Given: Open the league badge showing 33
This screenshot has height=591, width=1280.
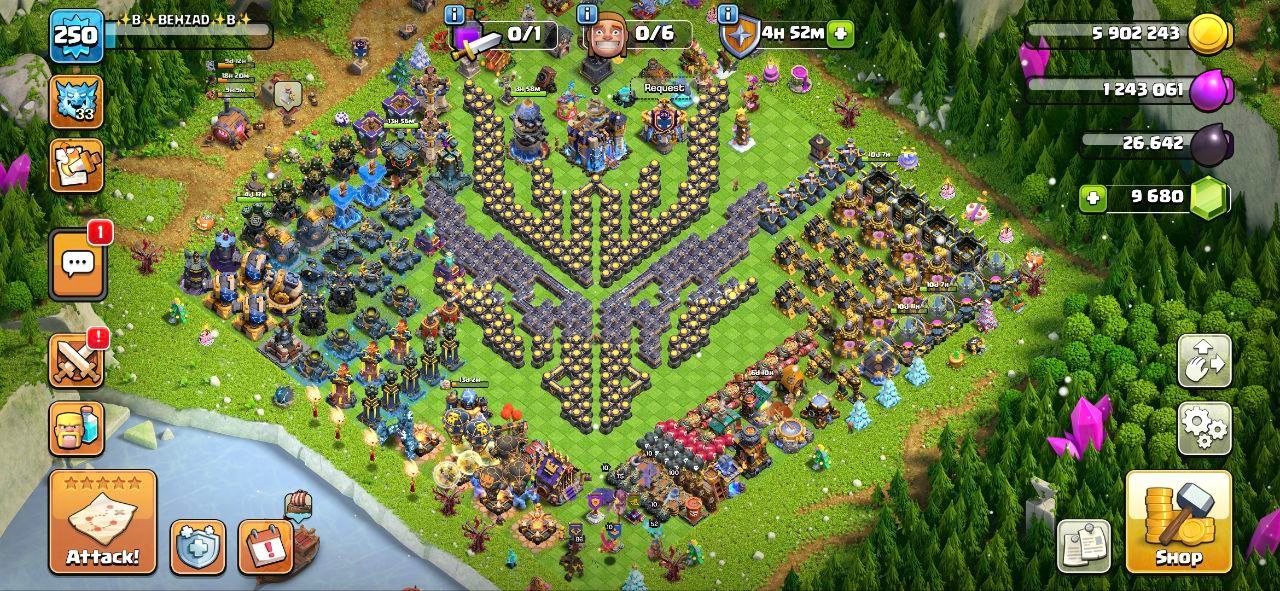Looking at the screenshot, I should coord(77,101).
